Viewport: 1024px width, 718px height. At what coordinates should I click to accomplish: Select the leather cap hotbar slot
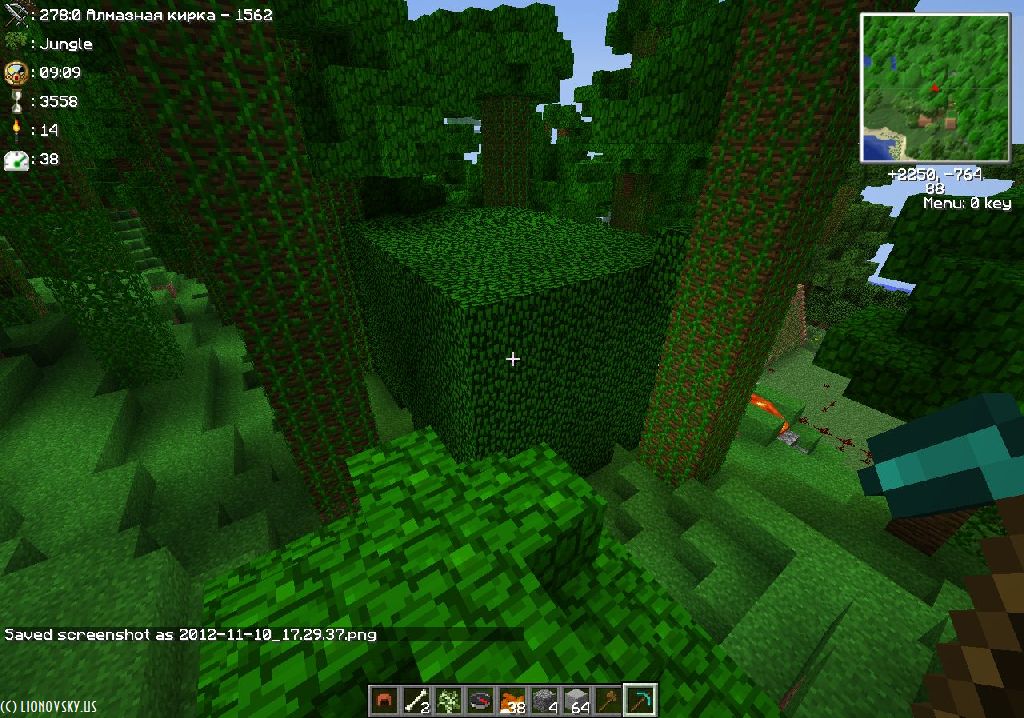click(x=383, y=700)
